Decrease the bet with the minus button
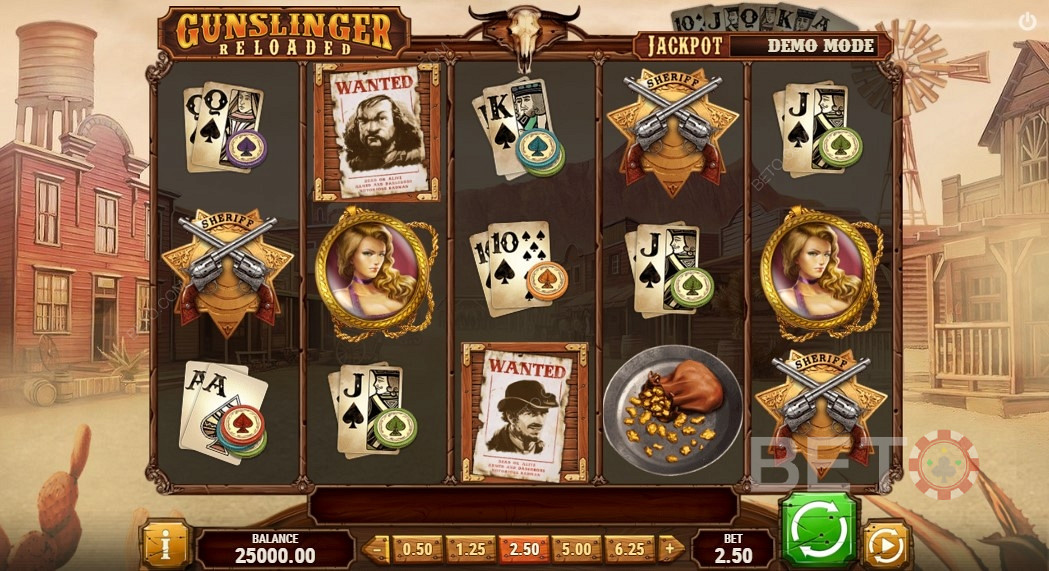 (x=377, y=549)
